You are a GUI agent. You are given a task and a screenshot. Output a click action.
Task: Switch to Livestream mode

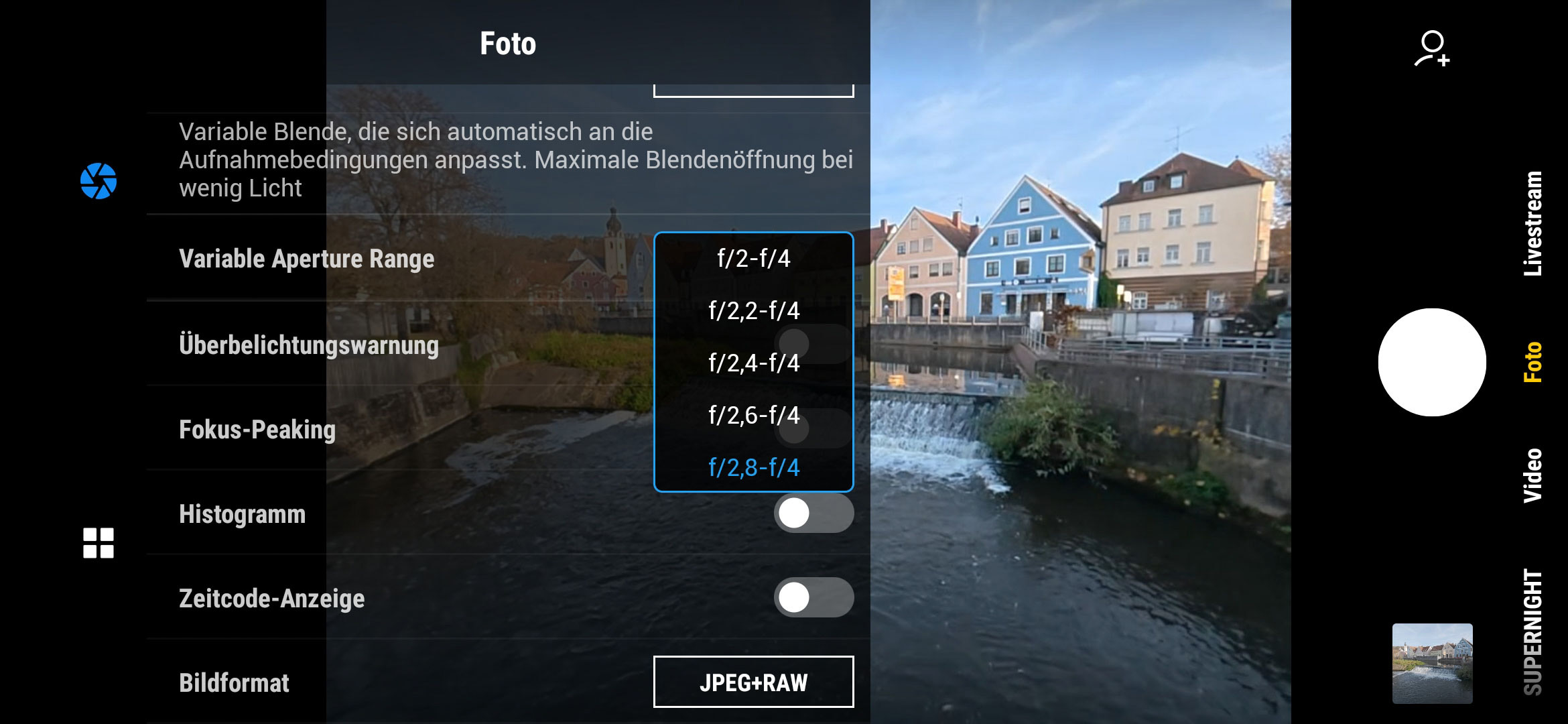click(1533, 223)
